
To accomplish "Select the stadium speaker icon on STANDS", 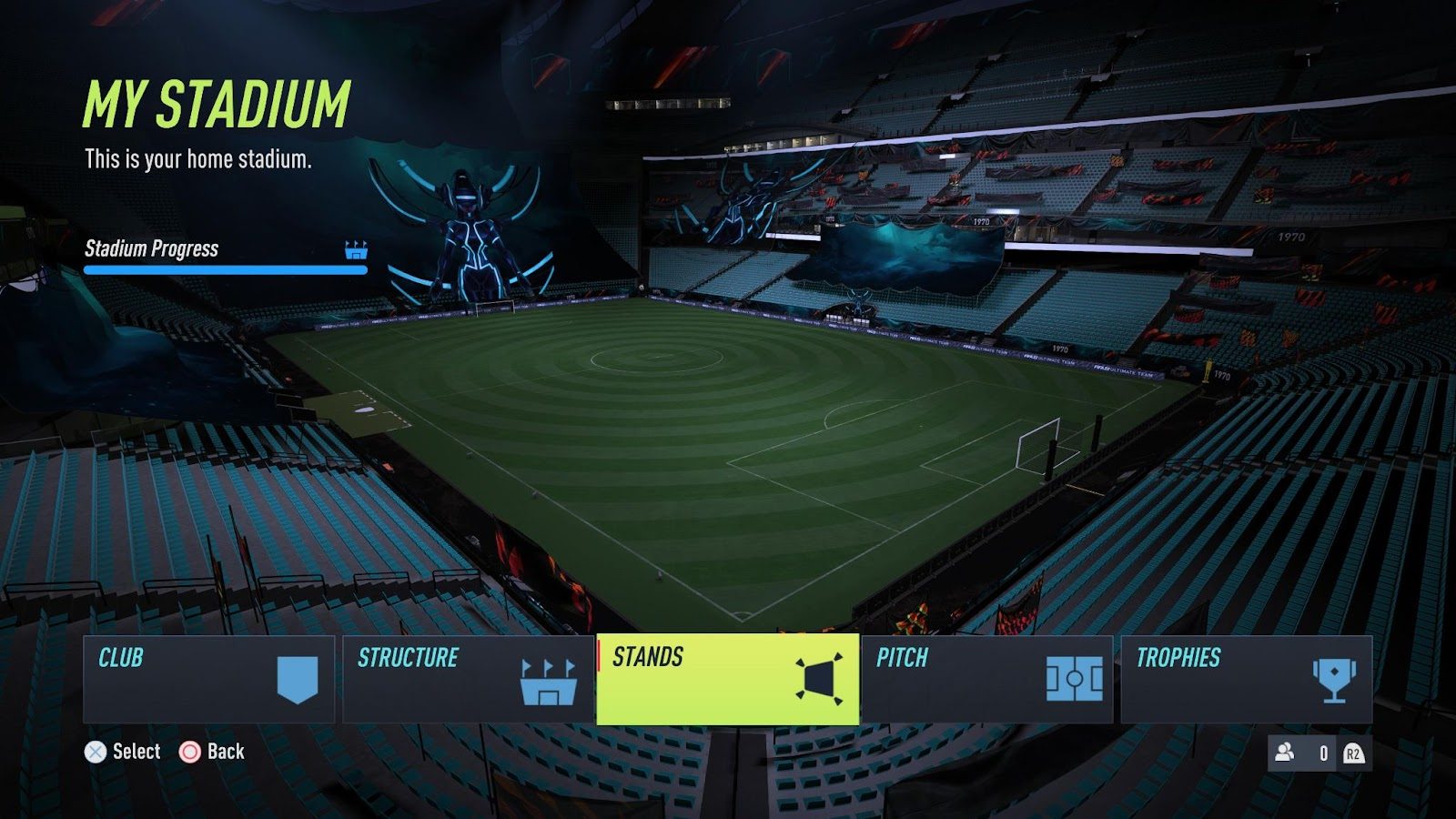I will click(x=817, y=680).
